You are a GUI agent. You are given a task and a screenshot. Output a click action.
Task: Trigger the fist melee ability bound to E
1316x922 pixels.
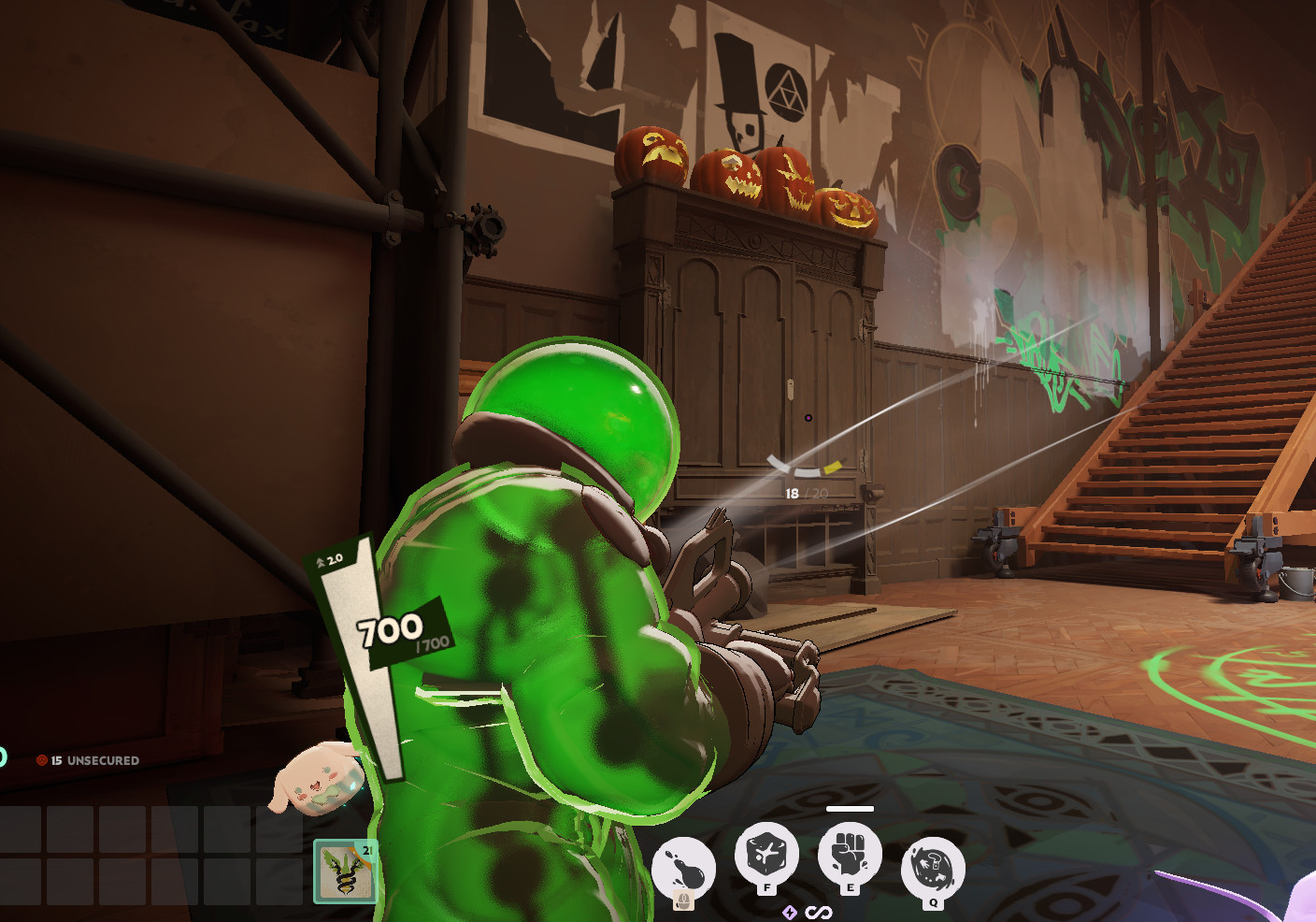click(x=851, y=853)
